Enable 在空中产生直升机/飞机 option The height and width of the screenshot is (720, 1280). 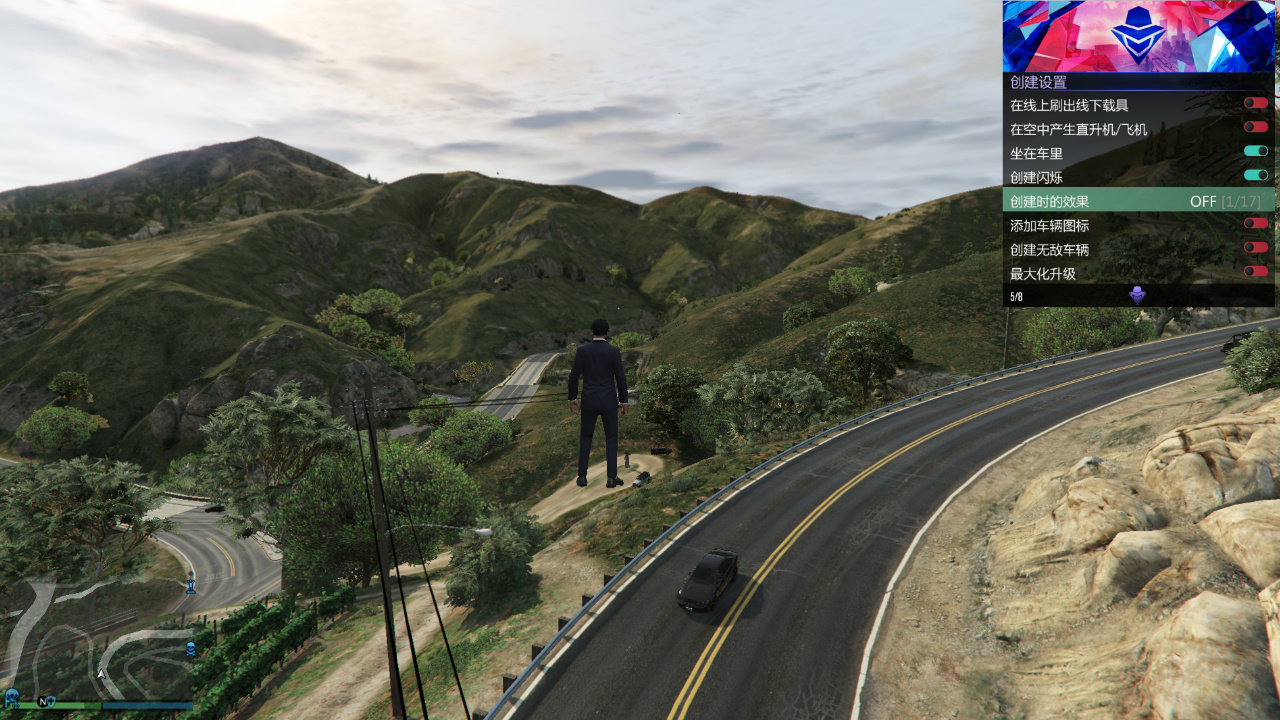pyautogui.click(x=1255, y=127)
